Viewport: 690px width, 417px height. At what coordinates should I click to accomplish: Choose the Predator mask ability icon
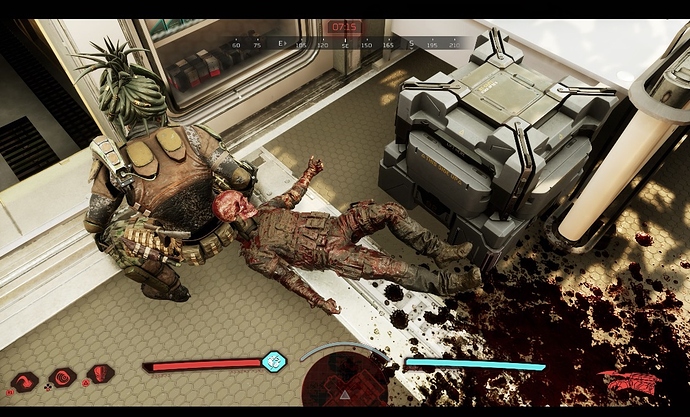point(99,375)
